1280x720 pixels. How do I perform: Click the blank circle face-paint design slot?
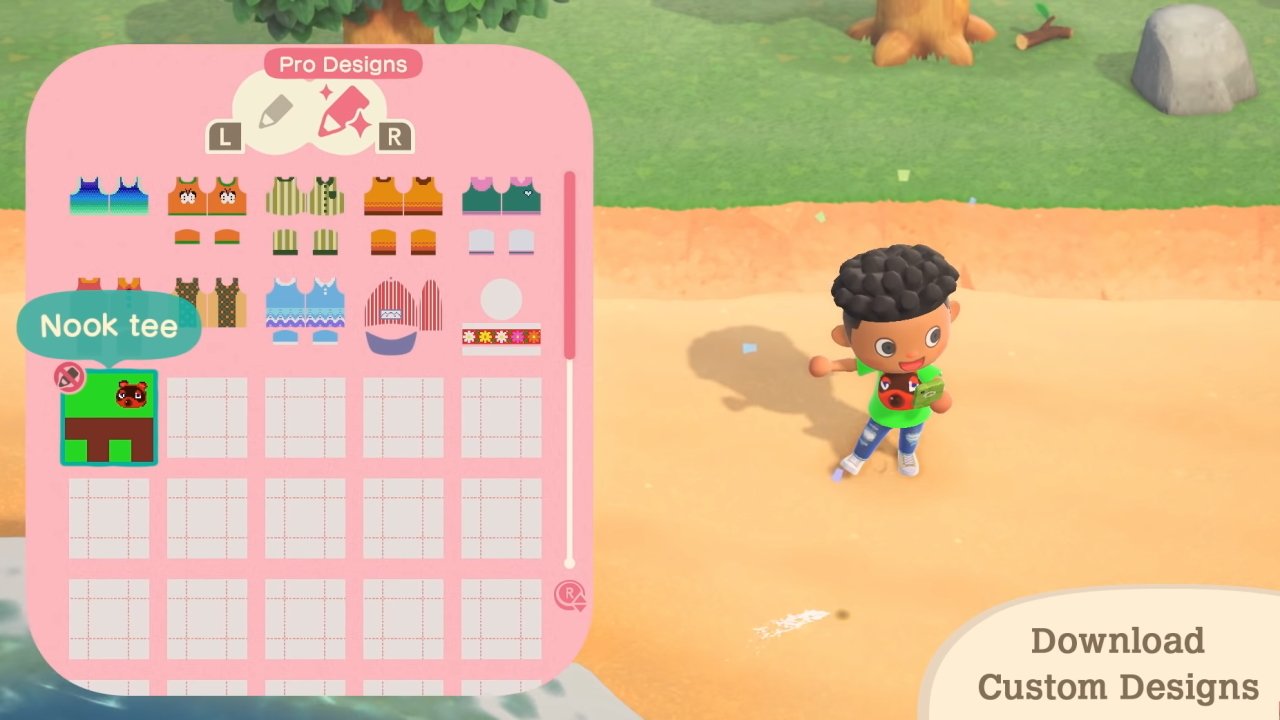pyautogui.click(x=500, y=295)
